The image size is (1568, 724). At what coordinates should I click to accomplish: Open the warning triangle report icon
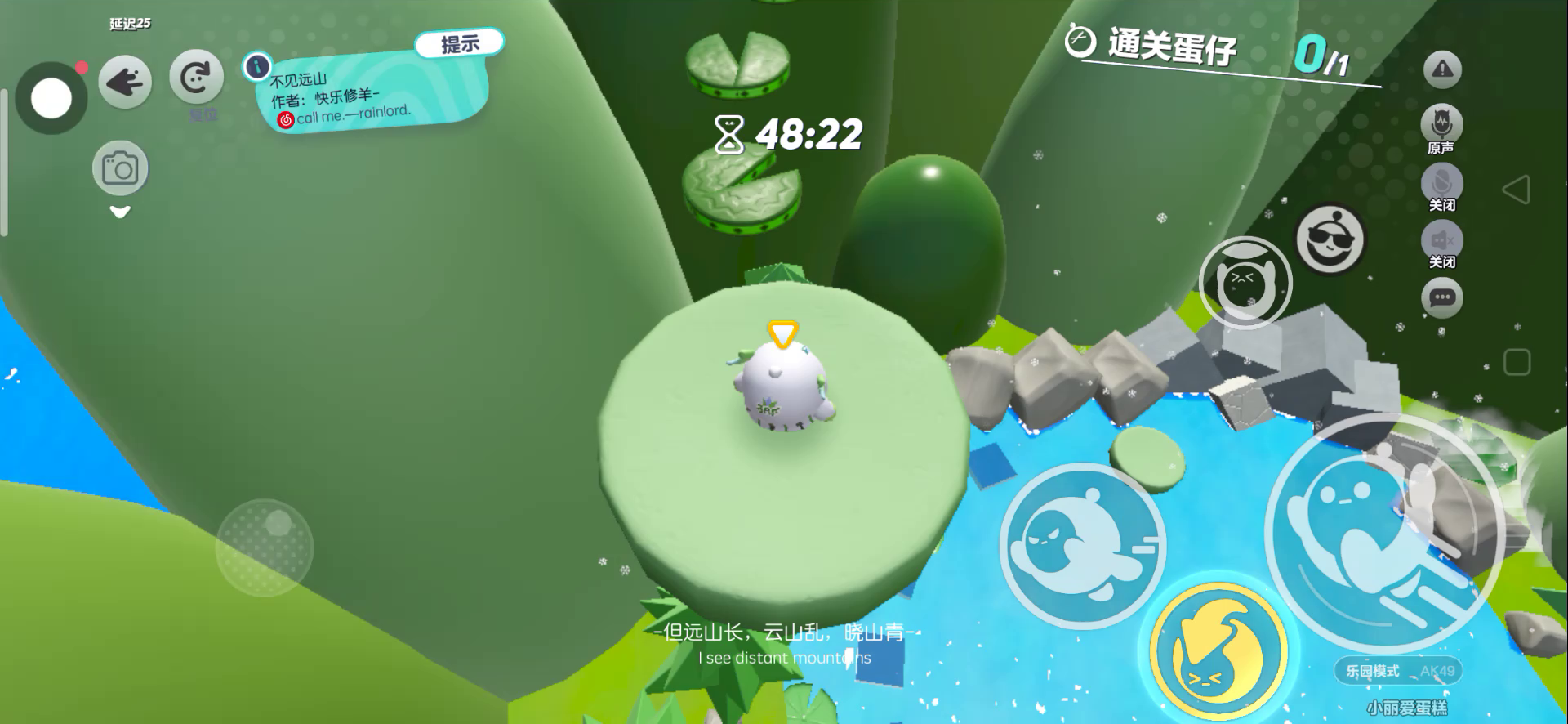1442,69
